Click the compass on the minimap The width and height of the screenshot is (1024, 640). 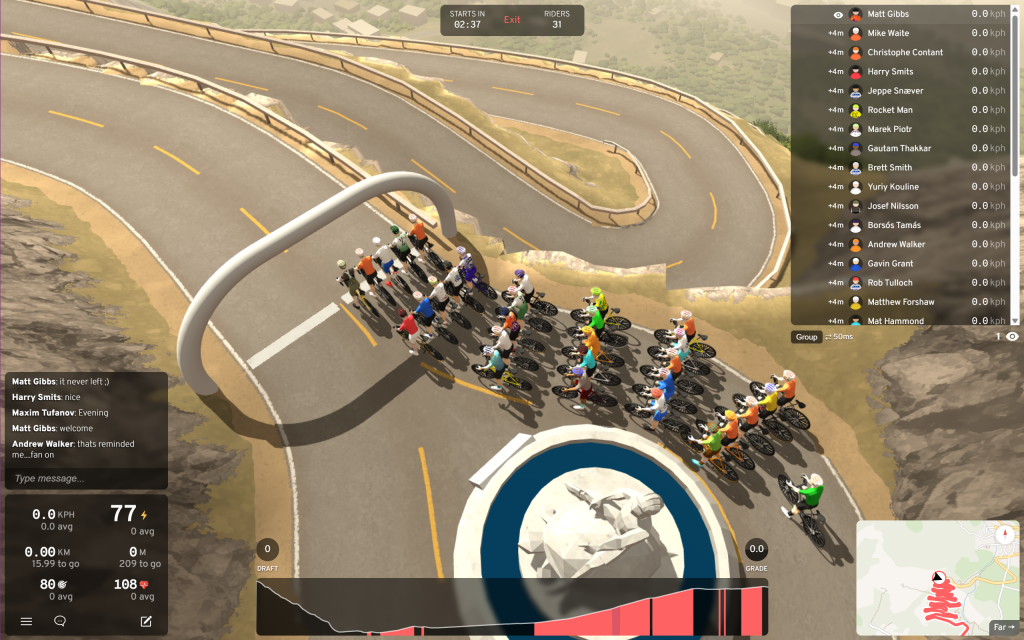[x=1002, y=535]
